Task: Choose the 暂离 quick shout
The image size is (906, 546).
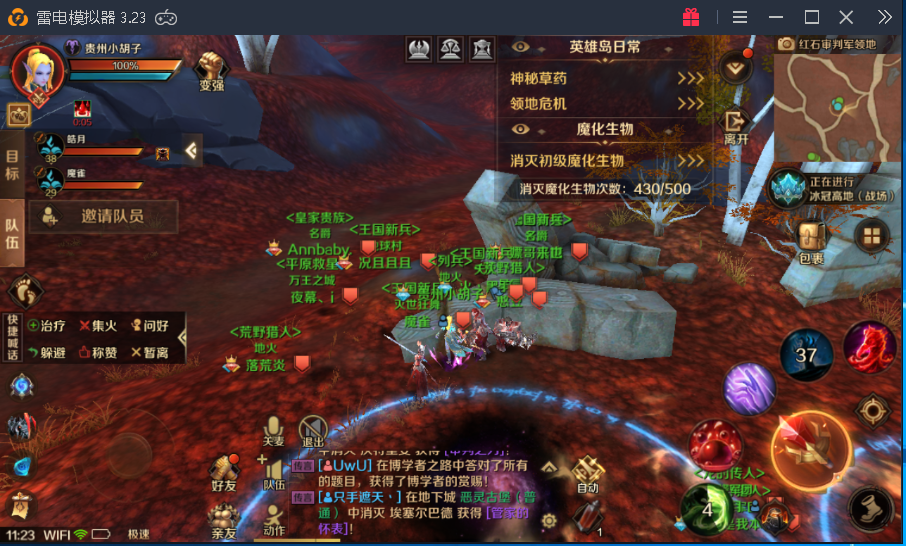Action: tap(150, 352)
